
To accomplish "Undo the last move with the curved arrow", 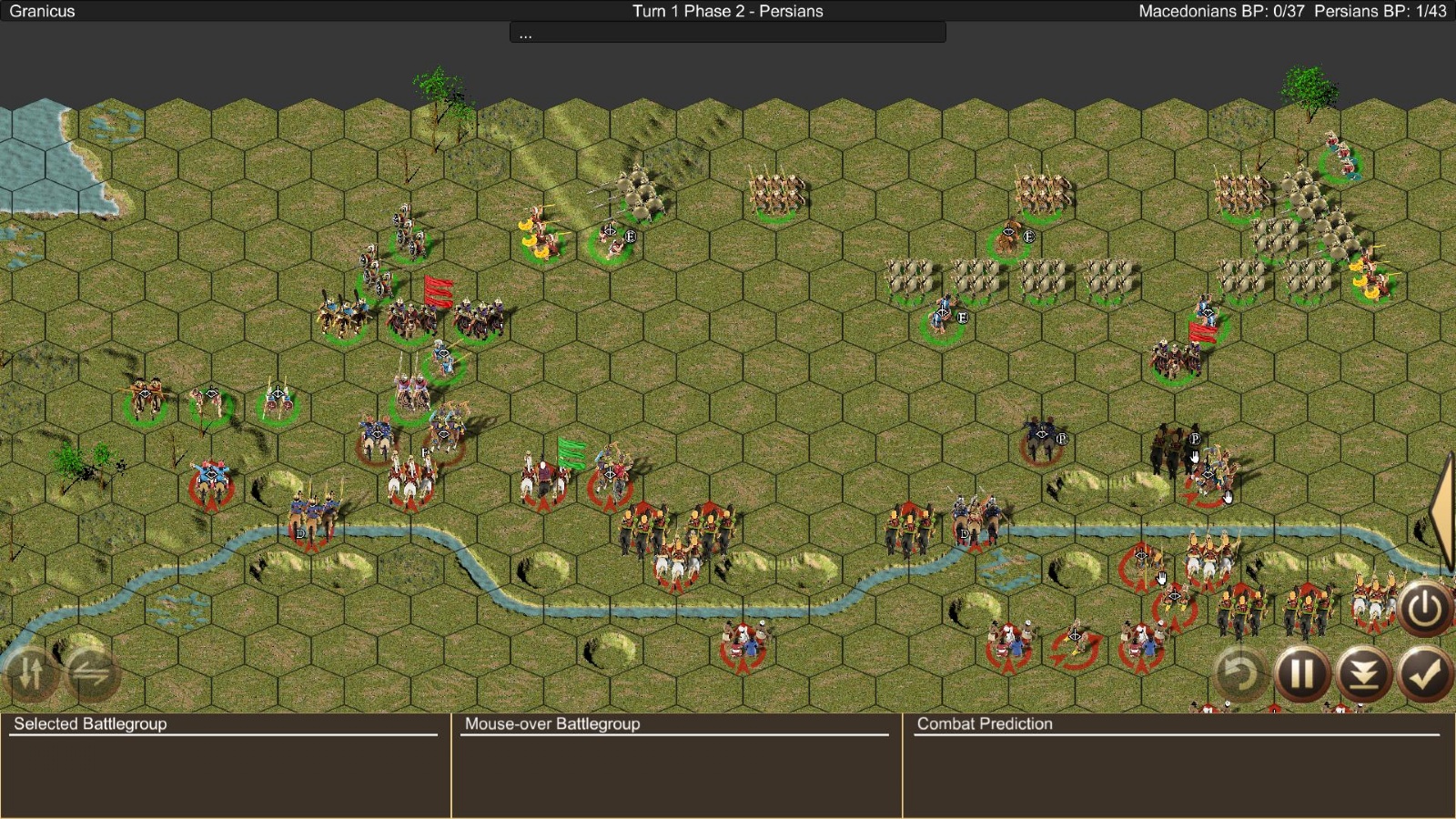I will (x=1240, y=674).
